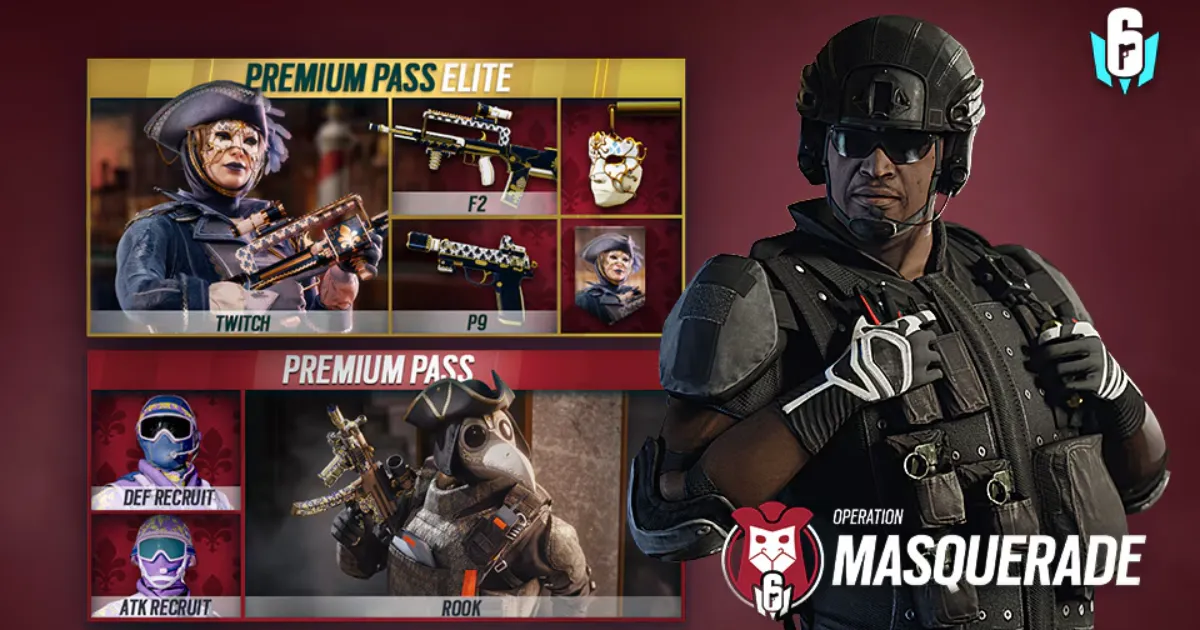Select the DEF Recruit headgear tile
This screenshot has width=1200, height=630.
(166, 449)
